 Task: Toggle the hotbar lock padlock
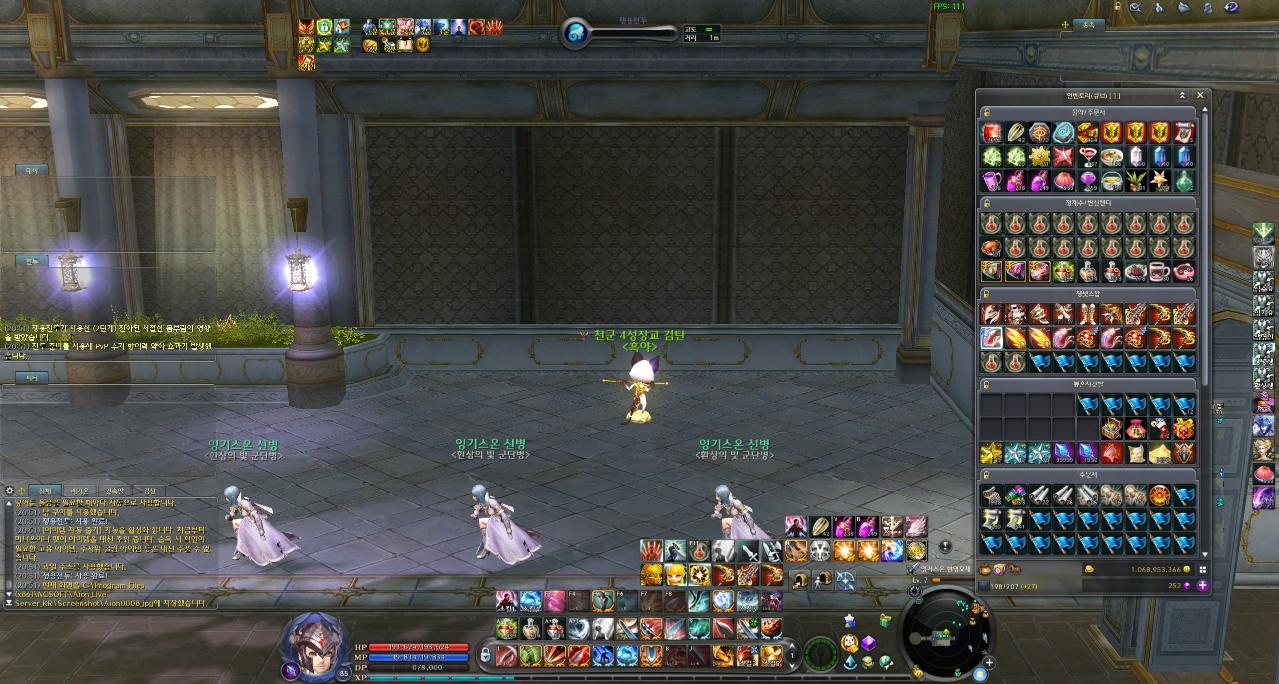(485, 655)
